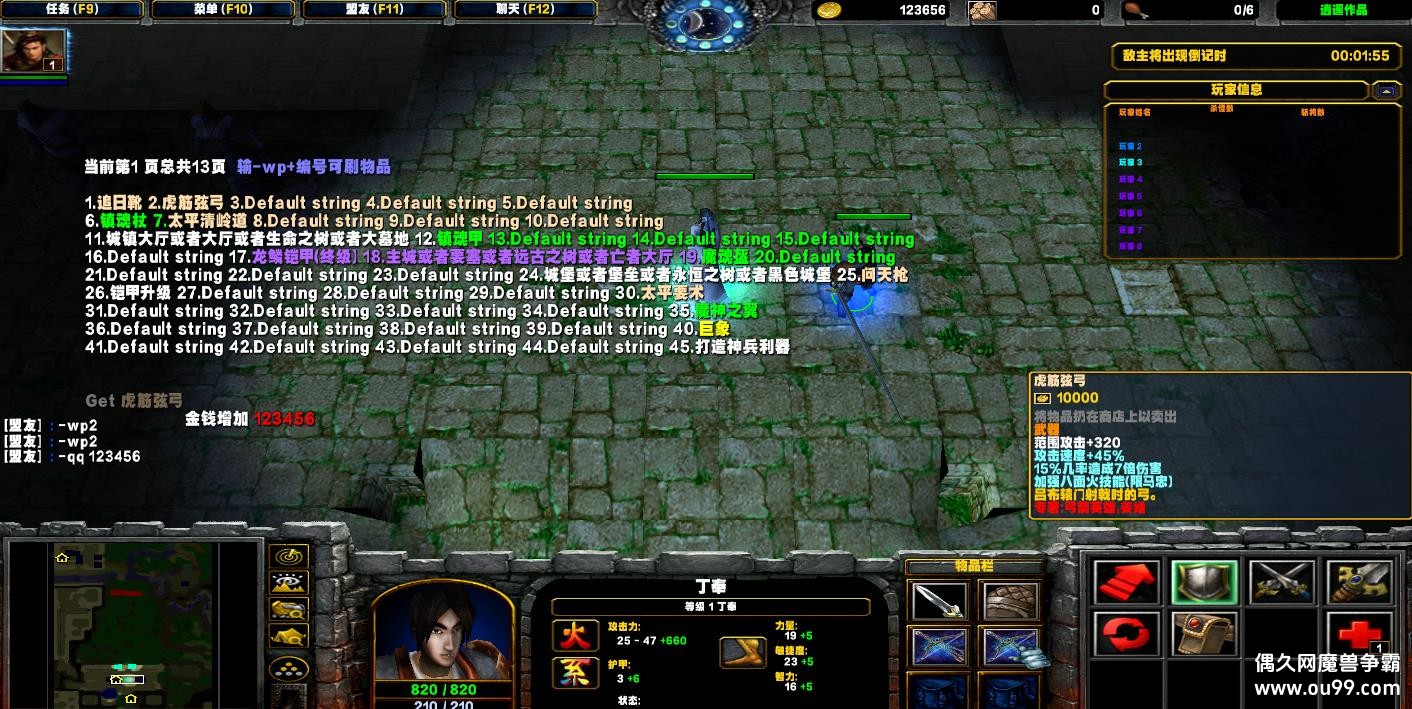The image size is (1412, 709).
Task: Collapse the 玩家信息 leaderboard with the arrow button
Action: pos(1386,91)
